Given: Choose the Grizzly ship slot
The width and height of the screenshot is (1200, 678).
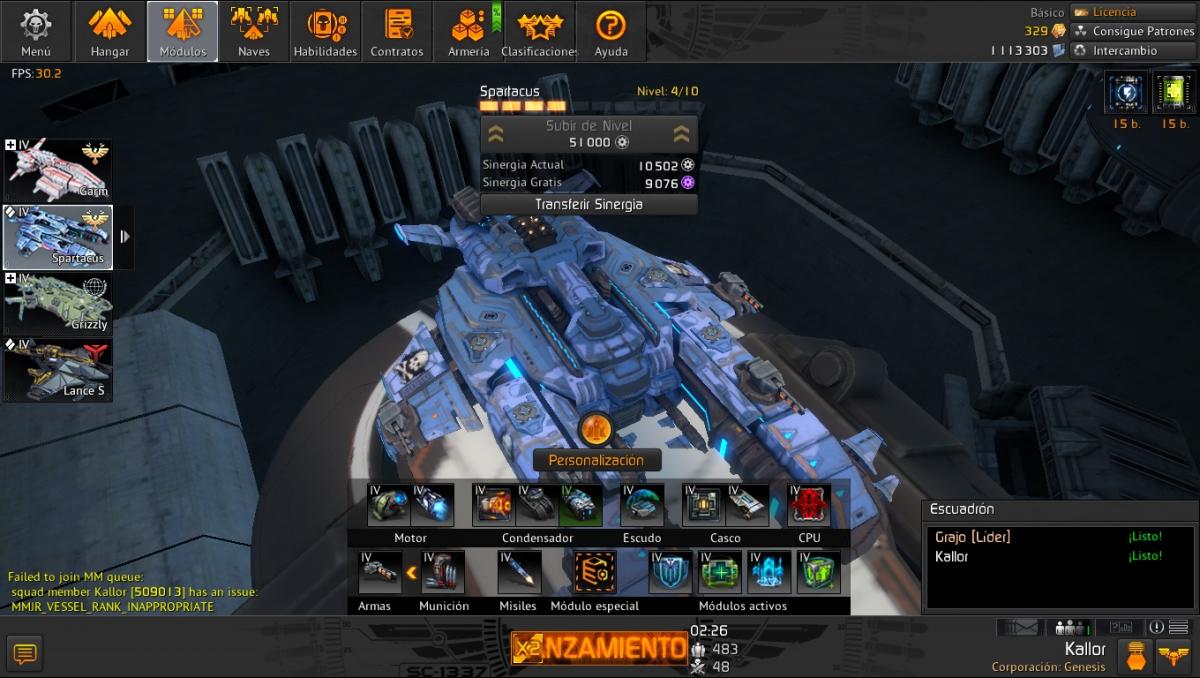Looking at the screenshot, I should pos(58,304).
